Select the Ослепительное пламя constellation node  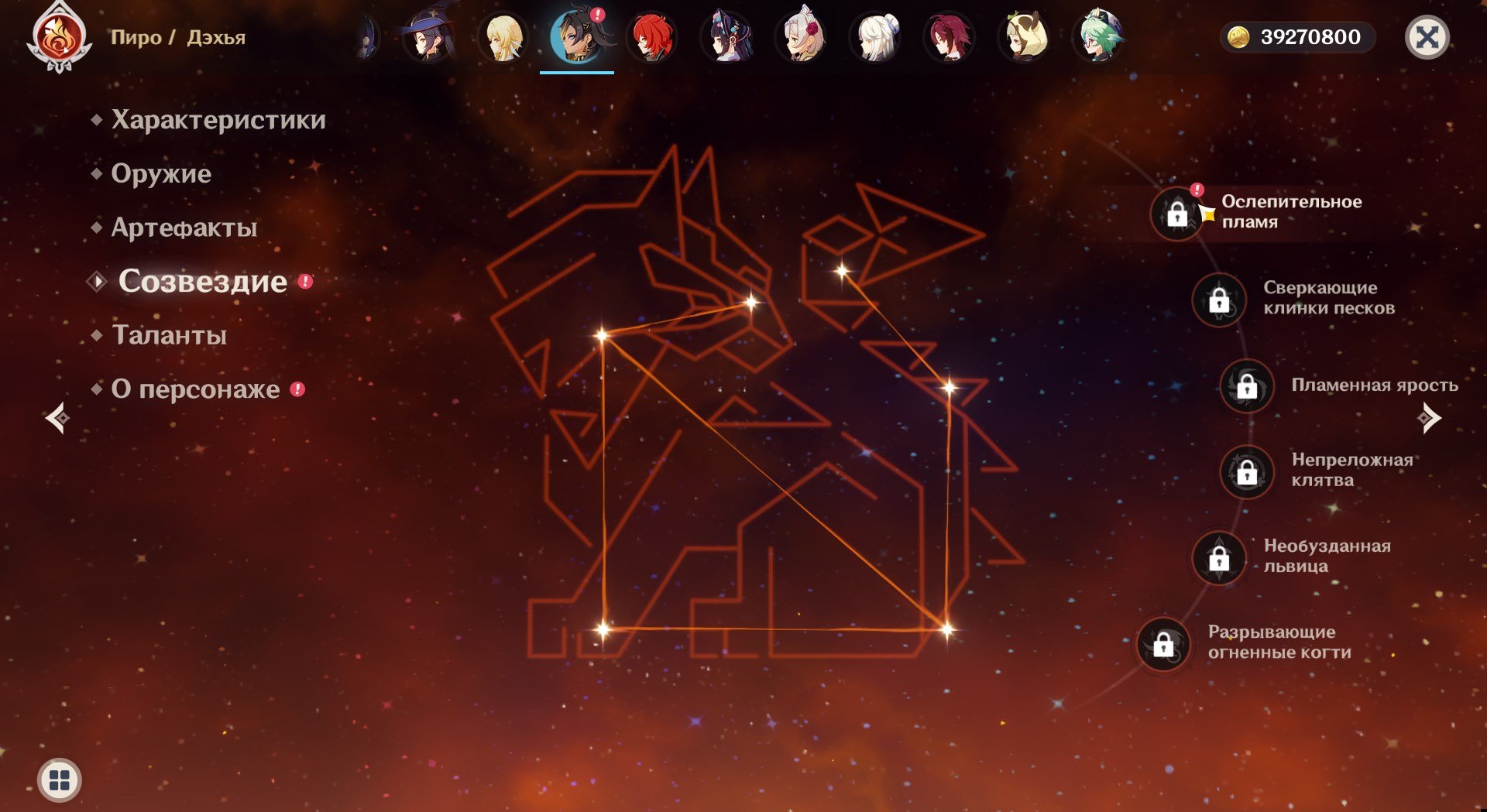1177,214
